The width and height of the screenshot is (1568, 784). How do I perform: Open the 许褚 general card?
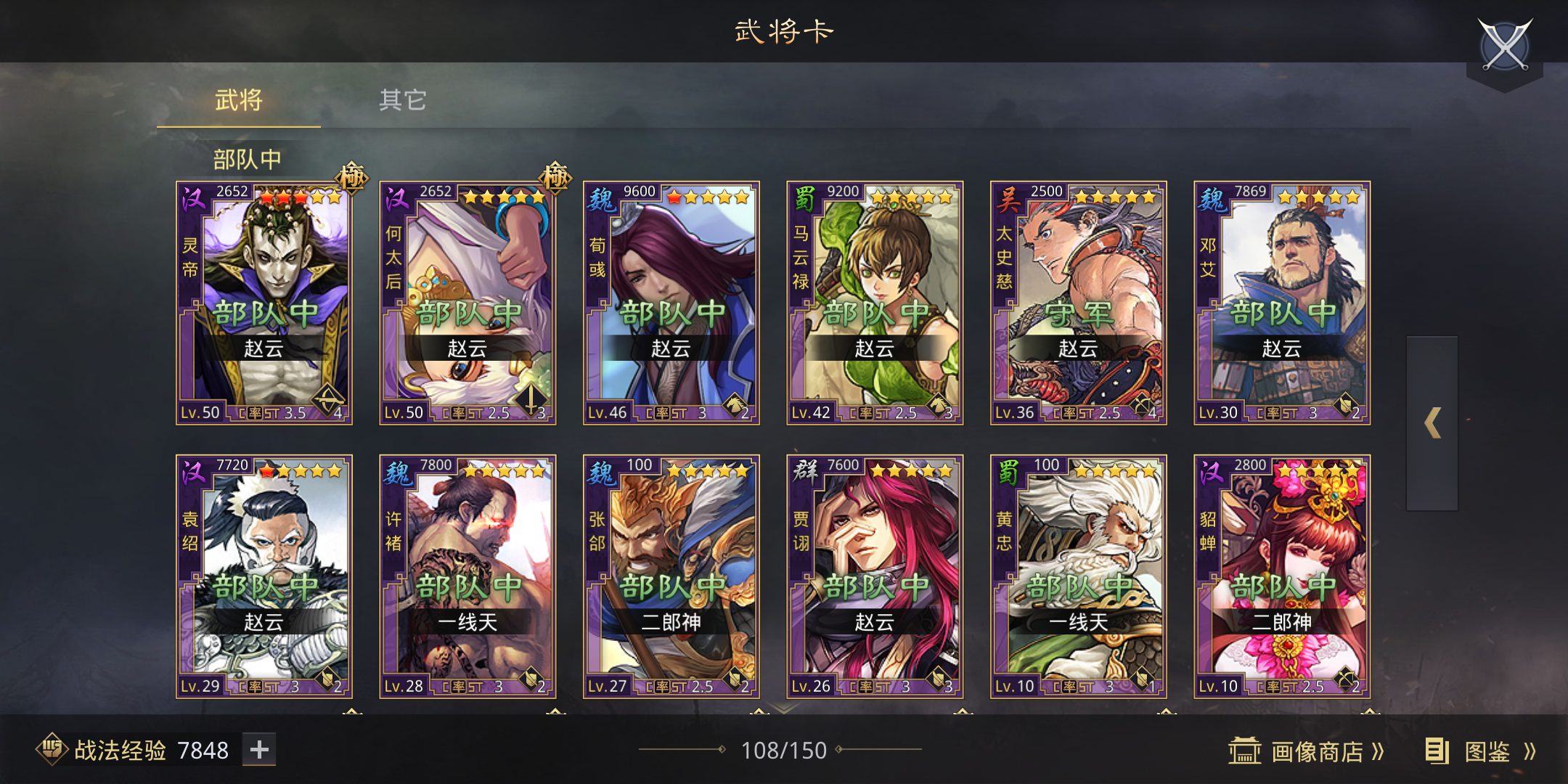pos(467,577)
